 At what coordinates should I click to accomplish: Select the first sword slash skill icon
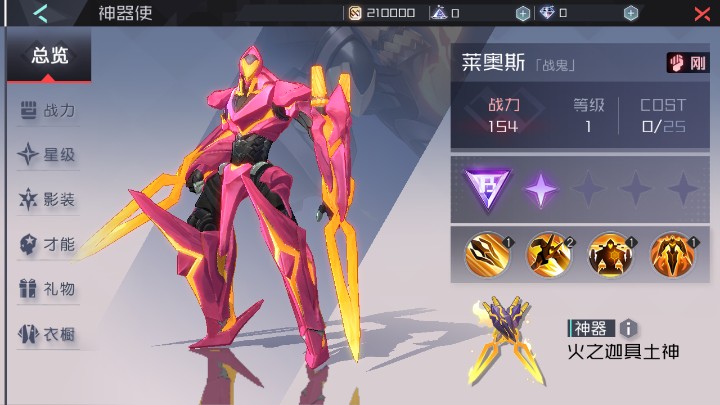[487, 253]
